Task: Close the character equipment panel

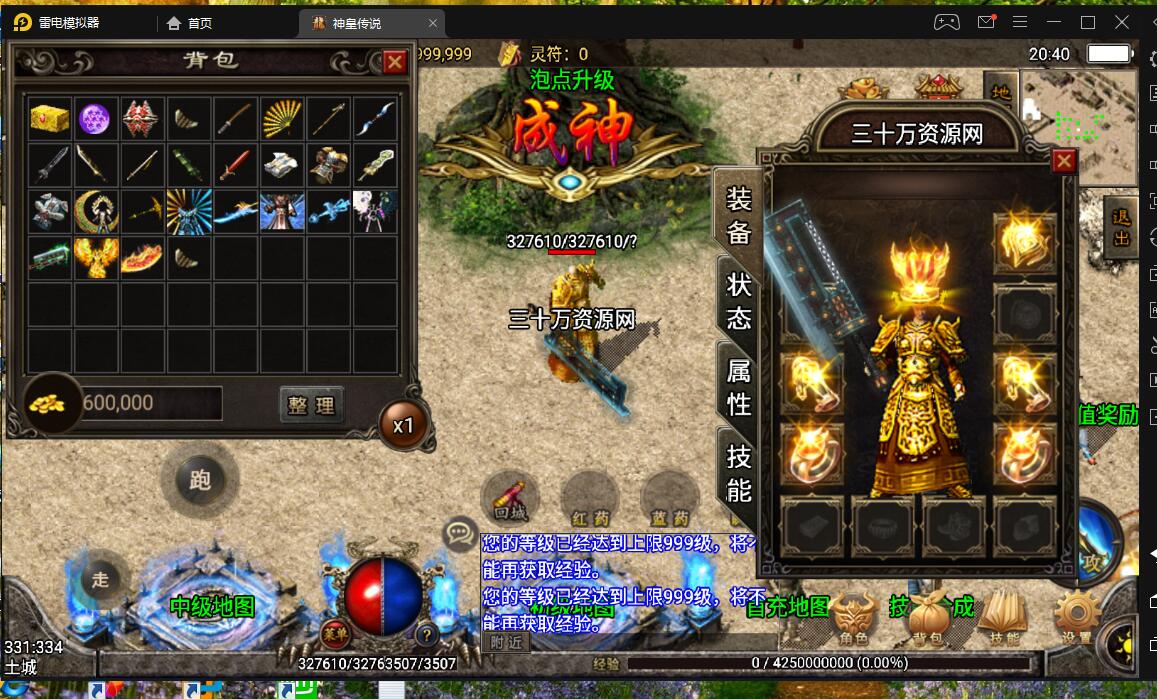Action: (x=1064, y=161)
